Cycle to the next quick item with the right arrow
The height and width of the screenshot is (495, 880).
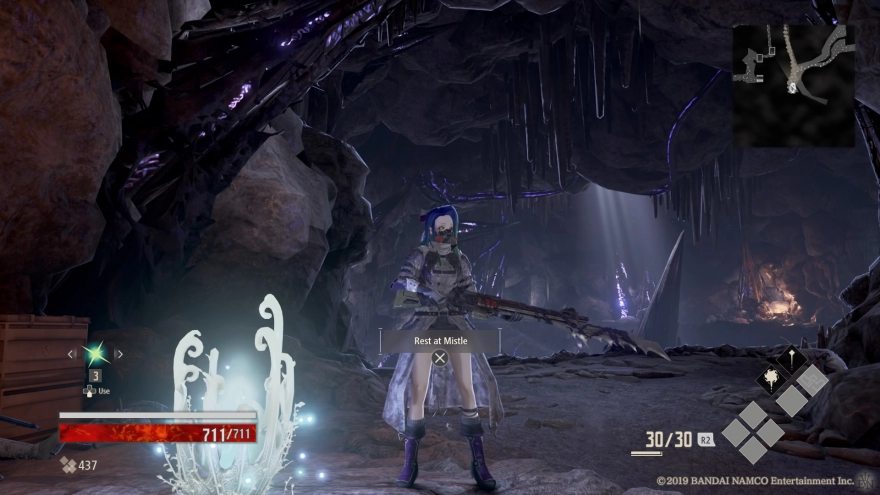click(x=119, y=354)
